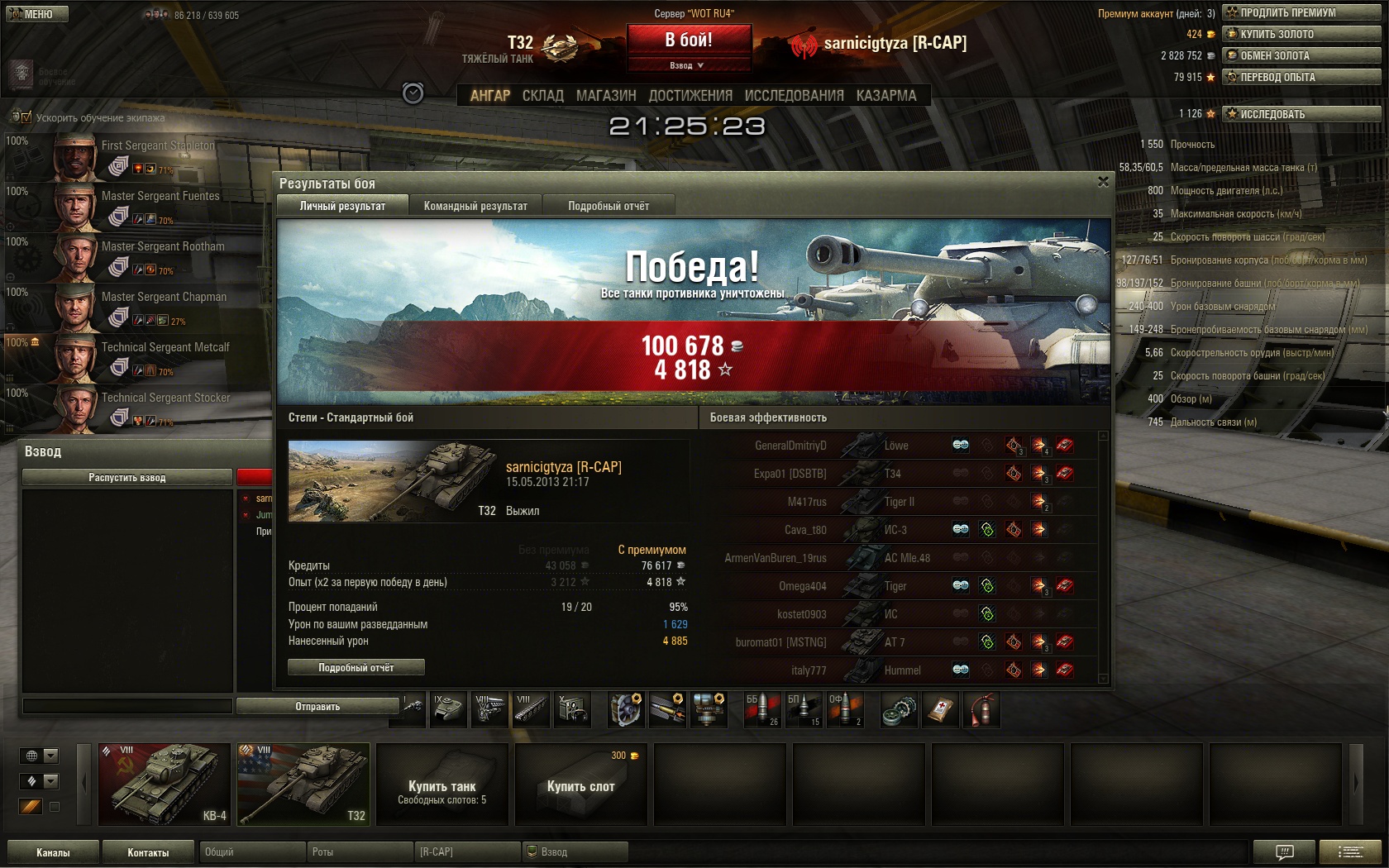Click the Подробный отчёт button below stats
The width and height of the screenshot is (1389, 868).
(x=356, y=667)
